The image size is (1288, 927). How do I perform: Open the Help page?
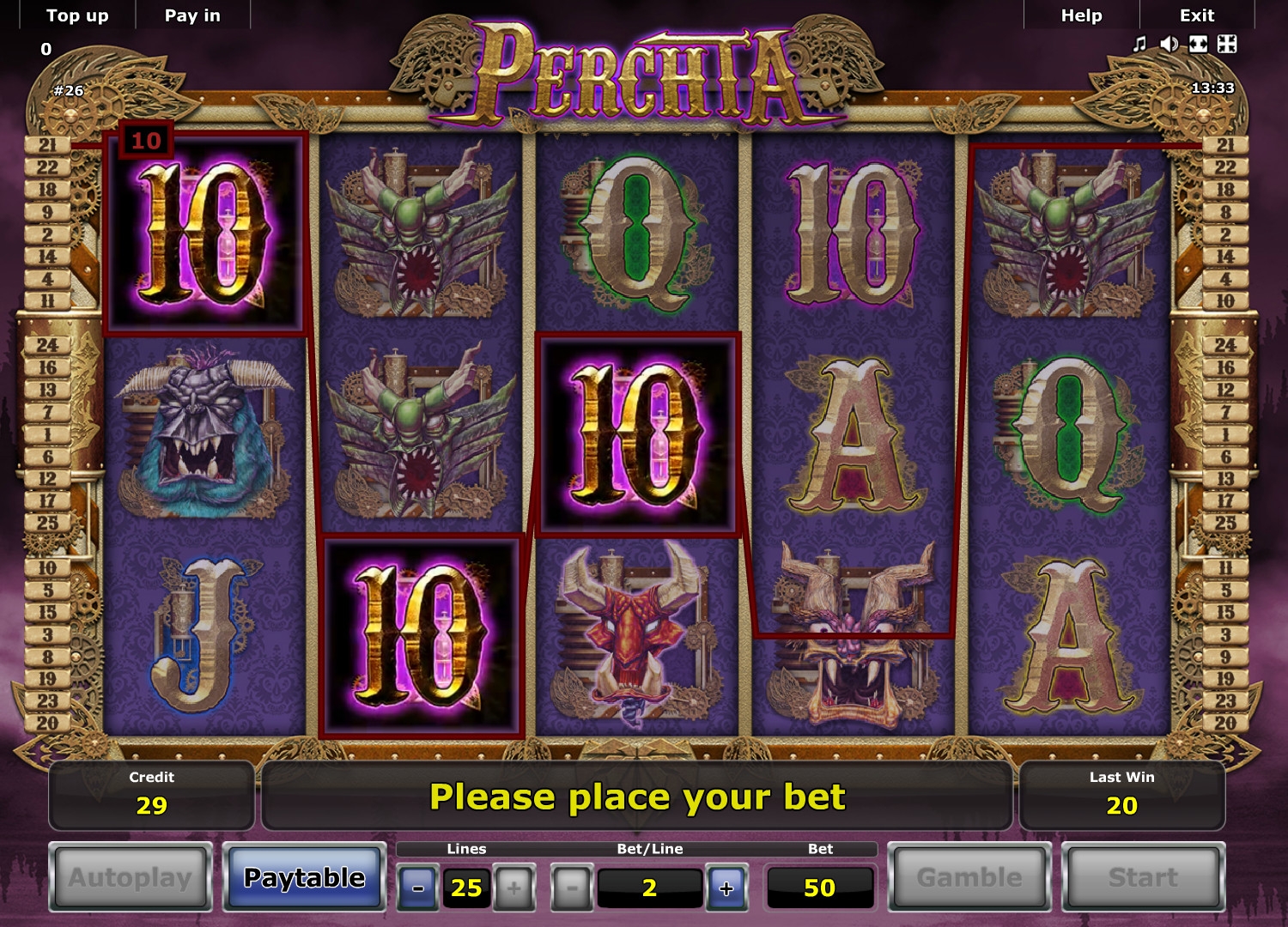point(1081,15)
